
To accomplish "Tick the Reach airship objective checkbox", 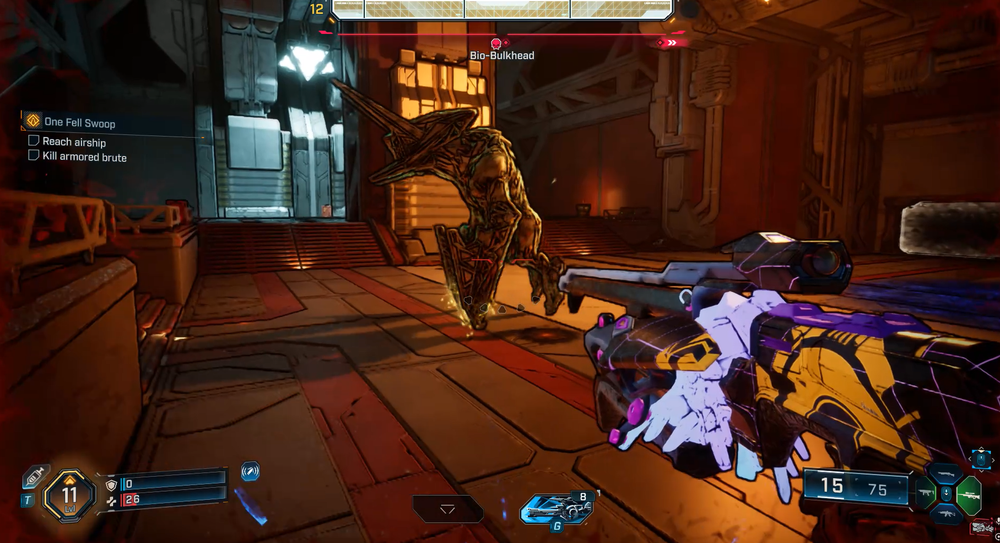I will pos(34,142).
